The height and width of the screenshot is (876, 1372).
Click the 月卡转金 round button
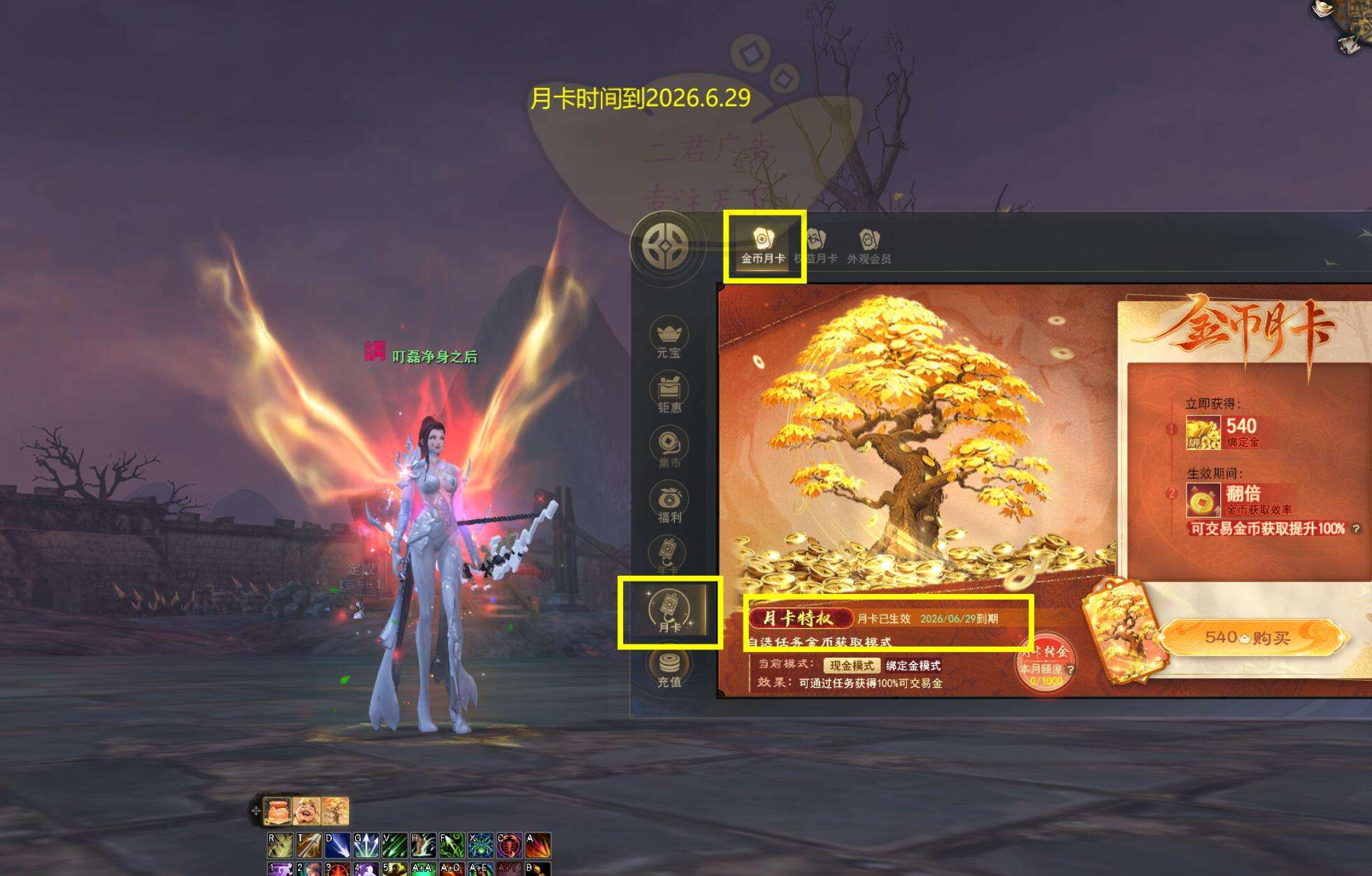[1045, 661]
